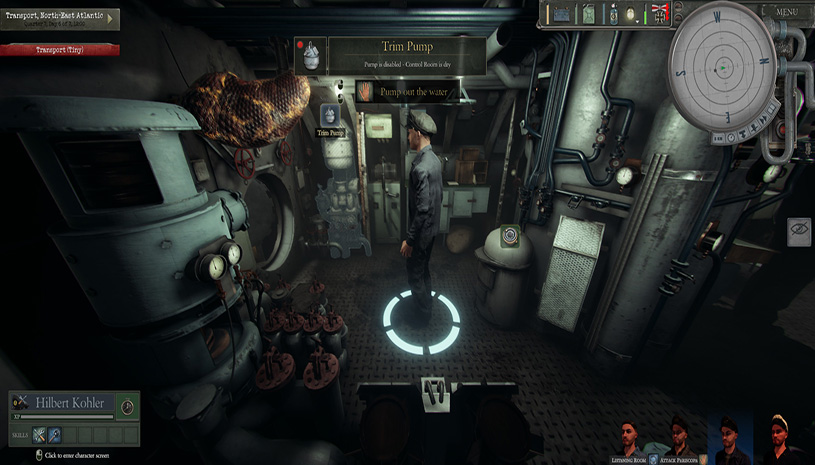The image size is (815, 465).
Task: Open the MENU button
Action: coord(787,12)
